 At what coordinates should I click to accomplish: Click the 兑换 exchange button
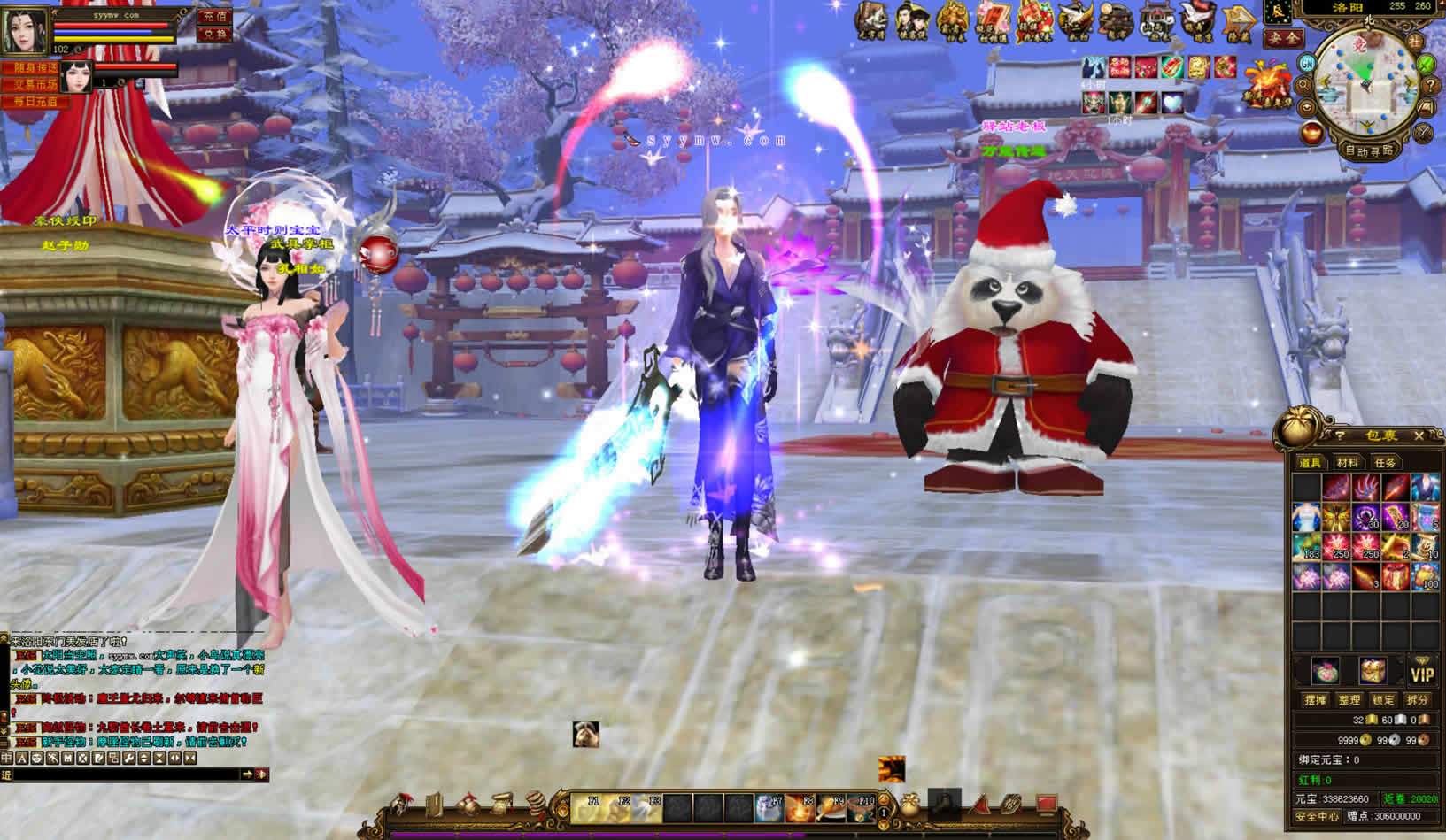pos(214,35)
